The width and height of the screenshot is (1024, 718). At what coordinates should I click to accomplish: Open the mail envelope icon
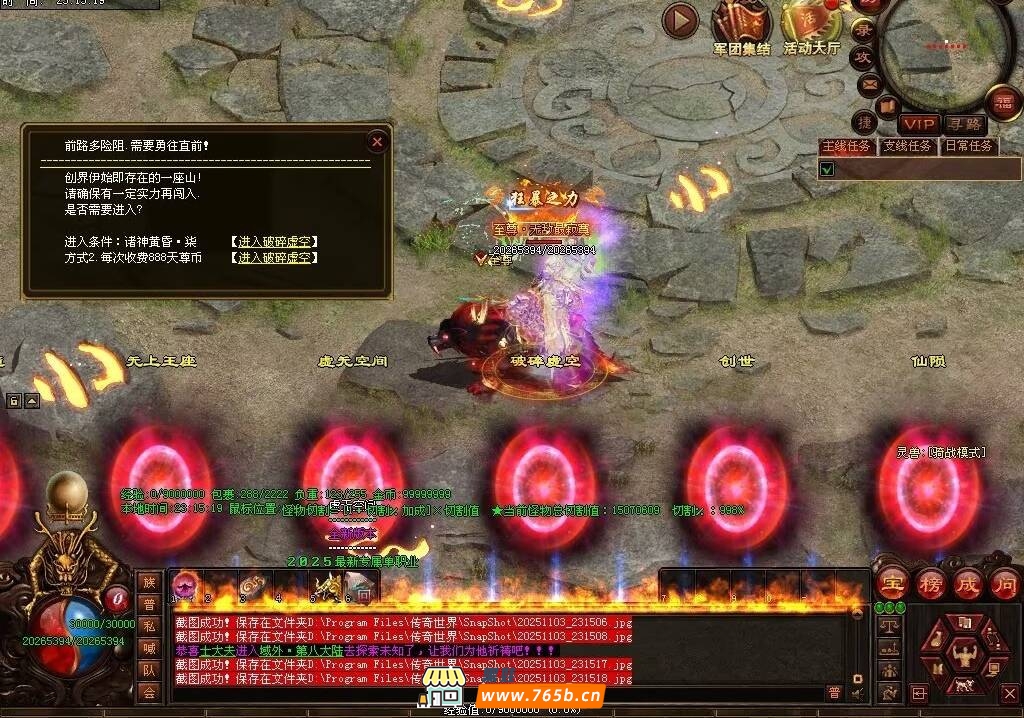click(x=869, y=83)
